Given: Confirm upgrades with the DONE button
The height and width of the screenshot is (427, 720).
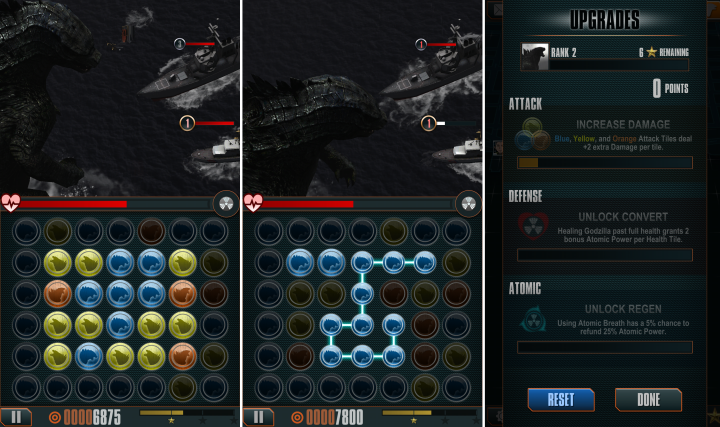Looking at the screenshot, I should click(648, 399).
